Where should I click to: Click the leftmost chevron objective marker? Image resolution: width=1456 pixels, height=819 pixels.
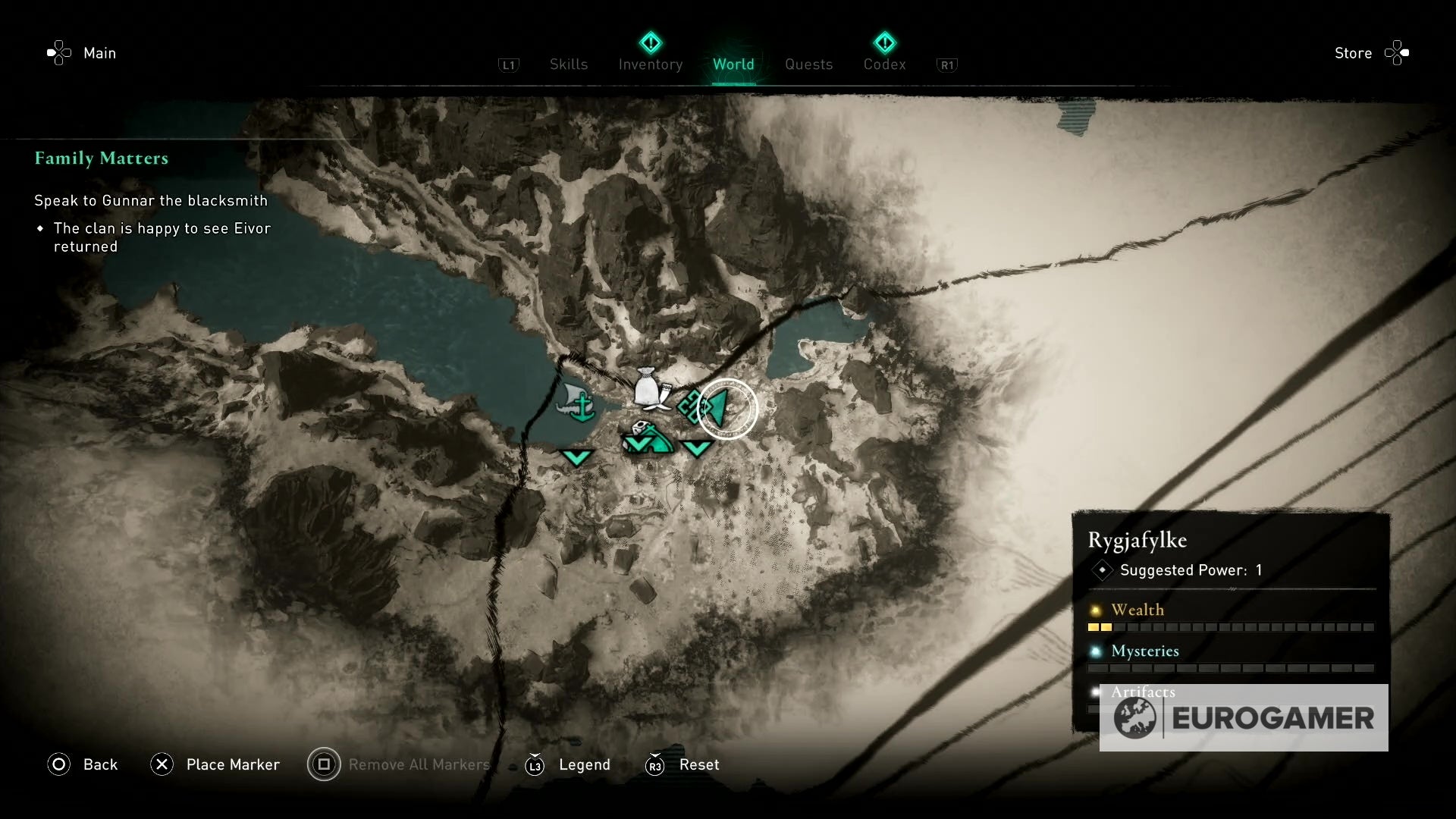point(578,457)
